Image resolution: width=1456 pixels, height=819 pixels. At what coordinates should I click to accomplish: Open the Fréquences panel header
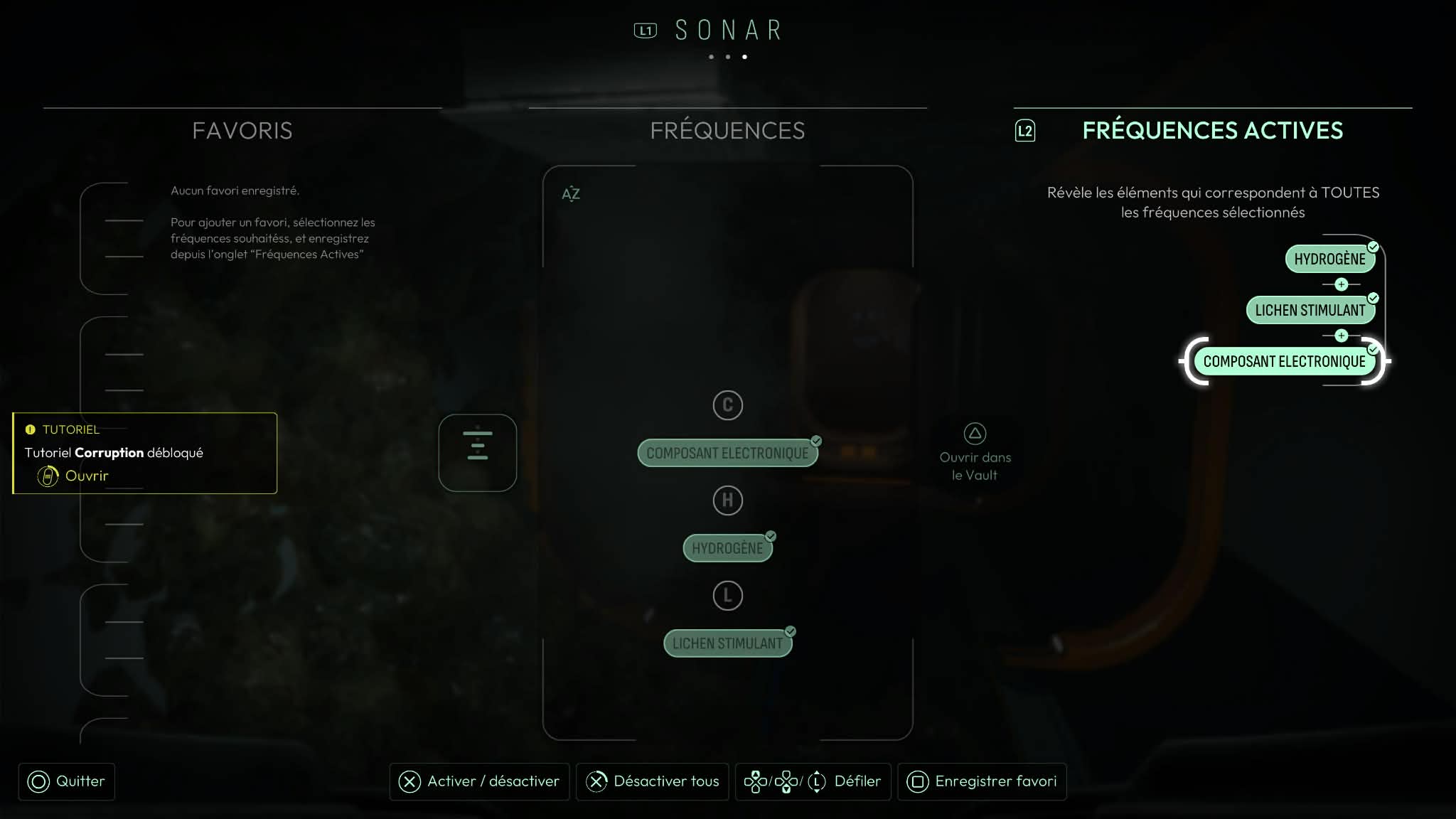727,131
